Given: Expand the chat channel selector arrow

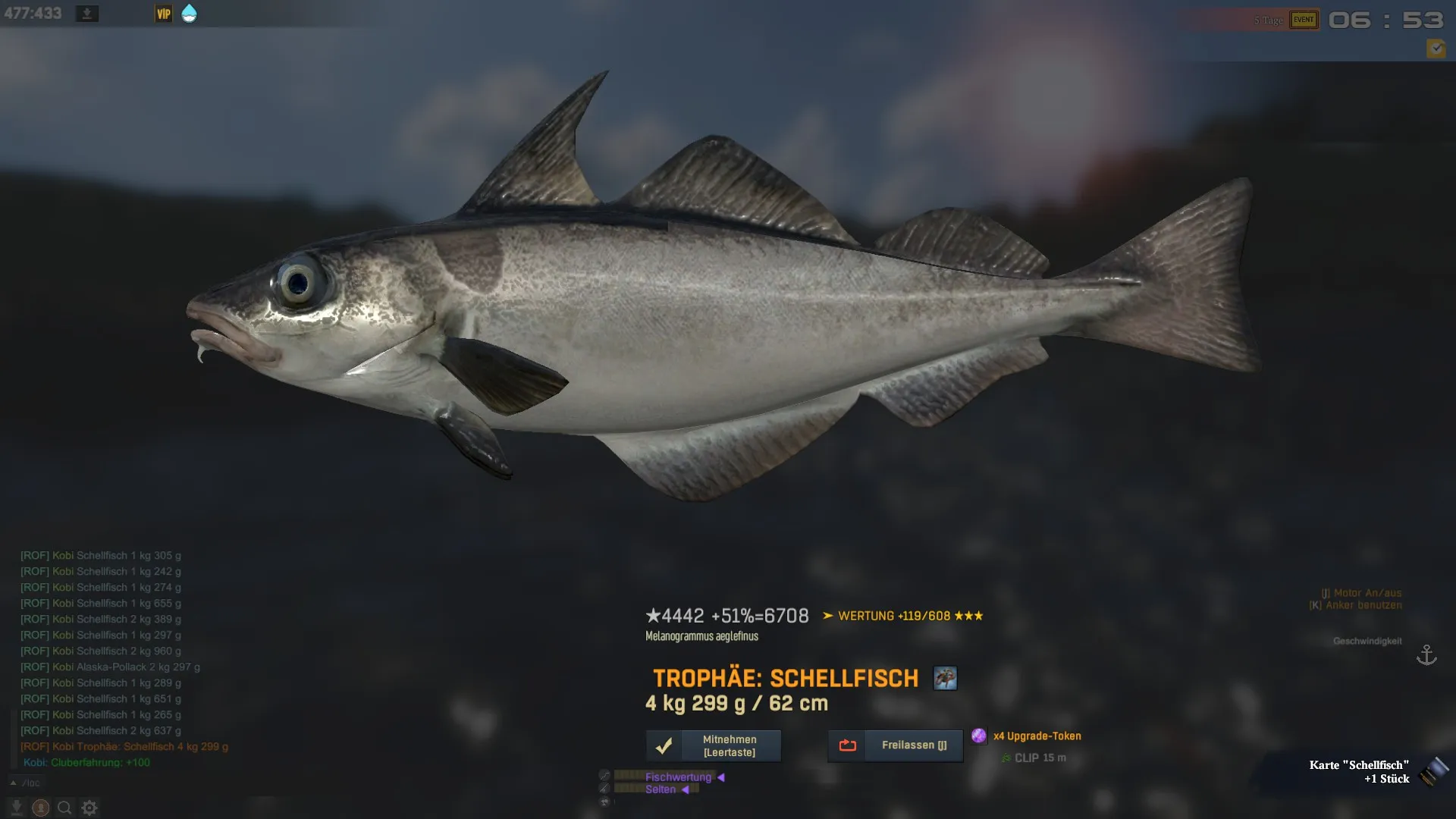Looking at the screenshot, I should pos(13,783).
